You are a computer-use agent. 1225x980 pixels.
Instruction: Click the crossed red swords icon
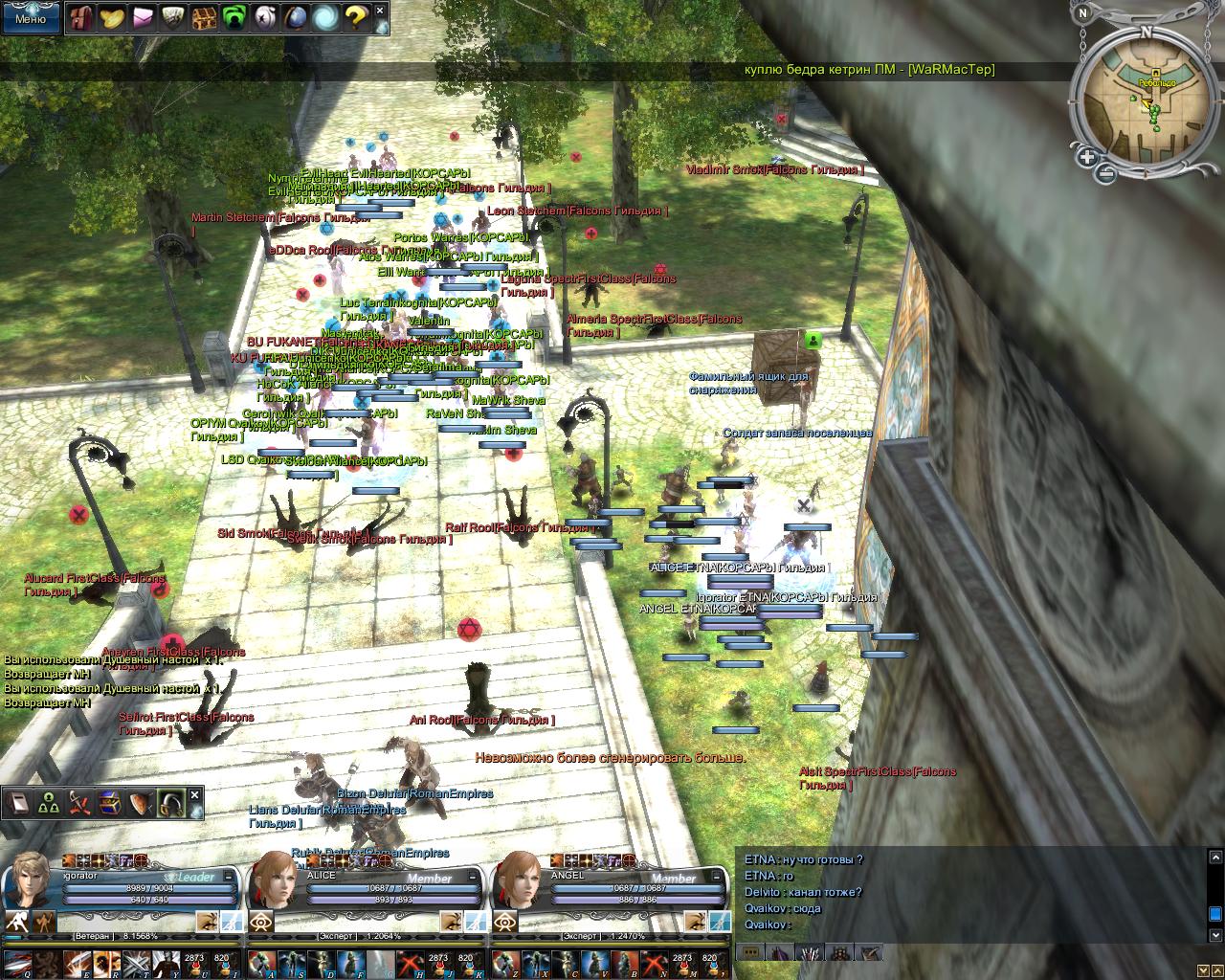coord(80,804)
